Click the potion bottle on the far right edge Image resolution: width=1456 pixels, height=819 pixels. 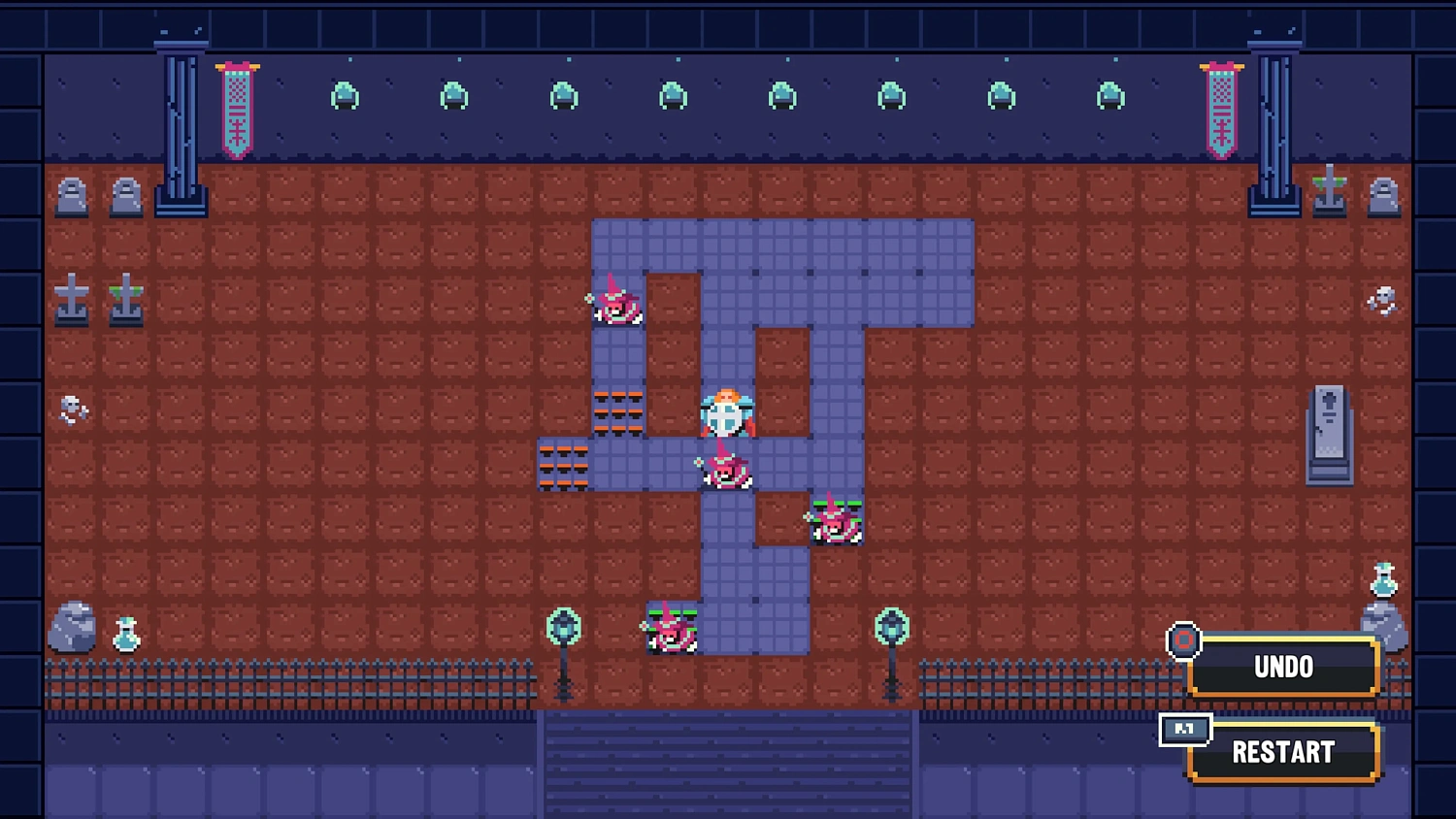pos(1385,582)
